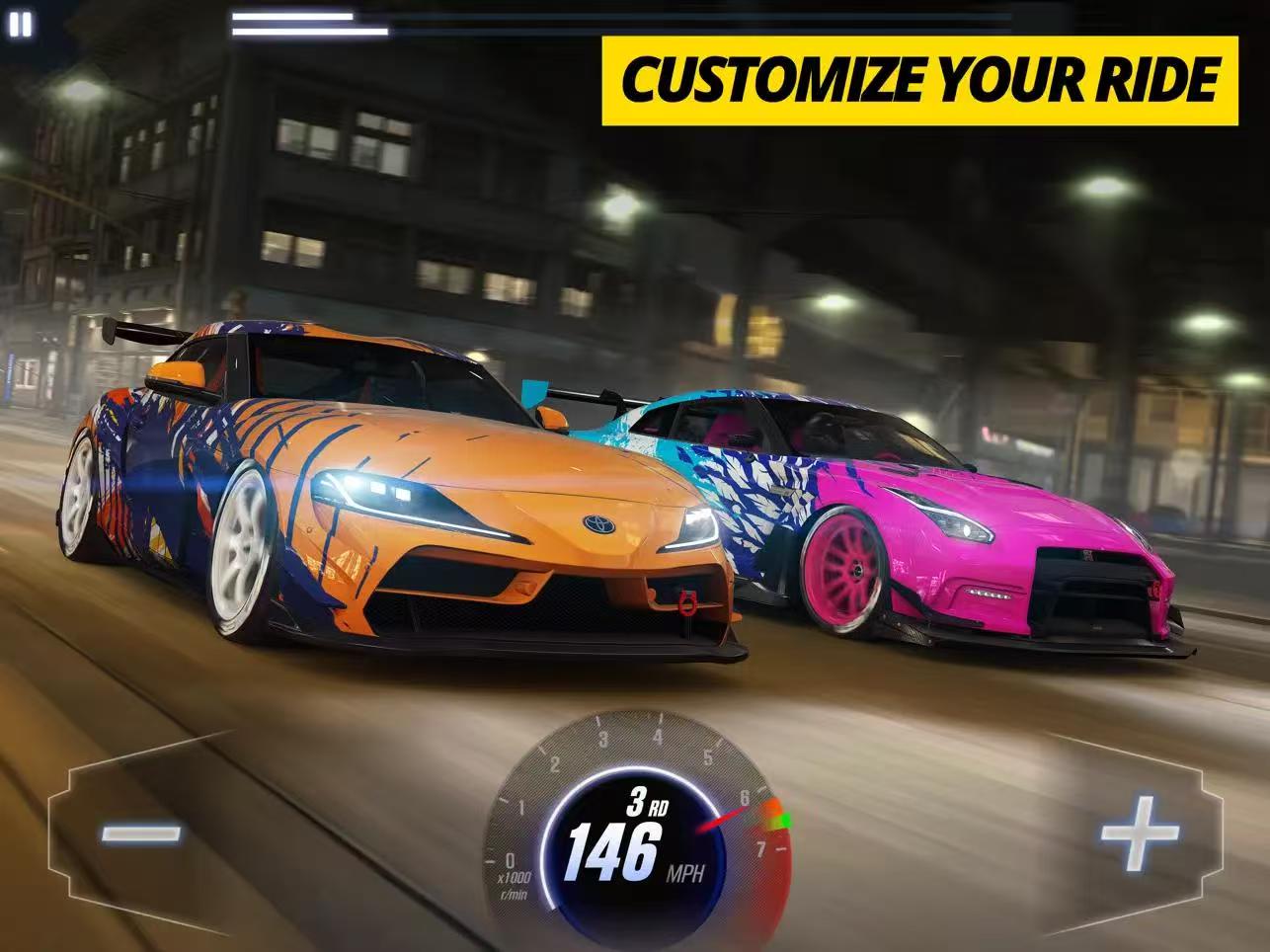Select the CUSTOMIZE YOUR RIDE banner
Screen dimensions: 1270x952
tap(916, 75)
